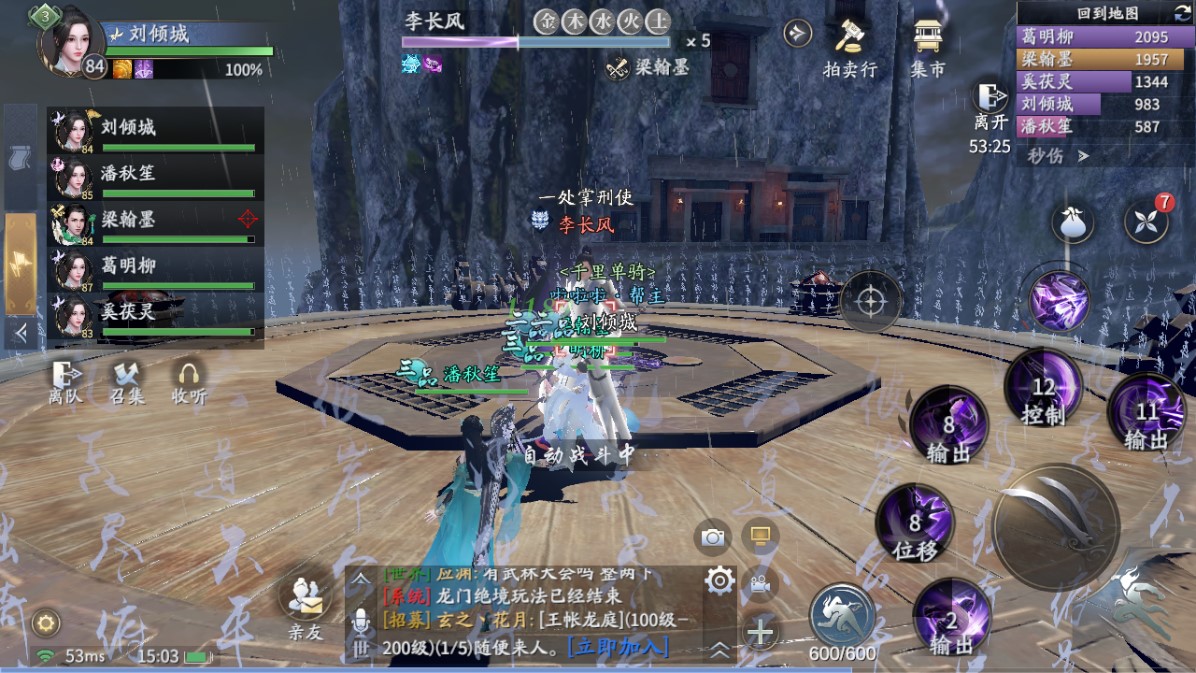Take a screenshot with camera icon
Image resolution: width=1196 pixels, height=673 pixels.
click(712, 537)
